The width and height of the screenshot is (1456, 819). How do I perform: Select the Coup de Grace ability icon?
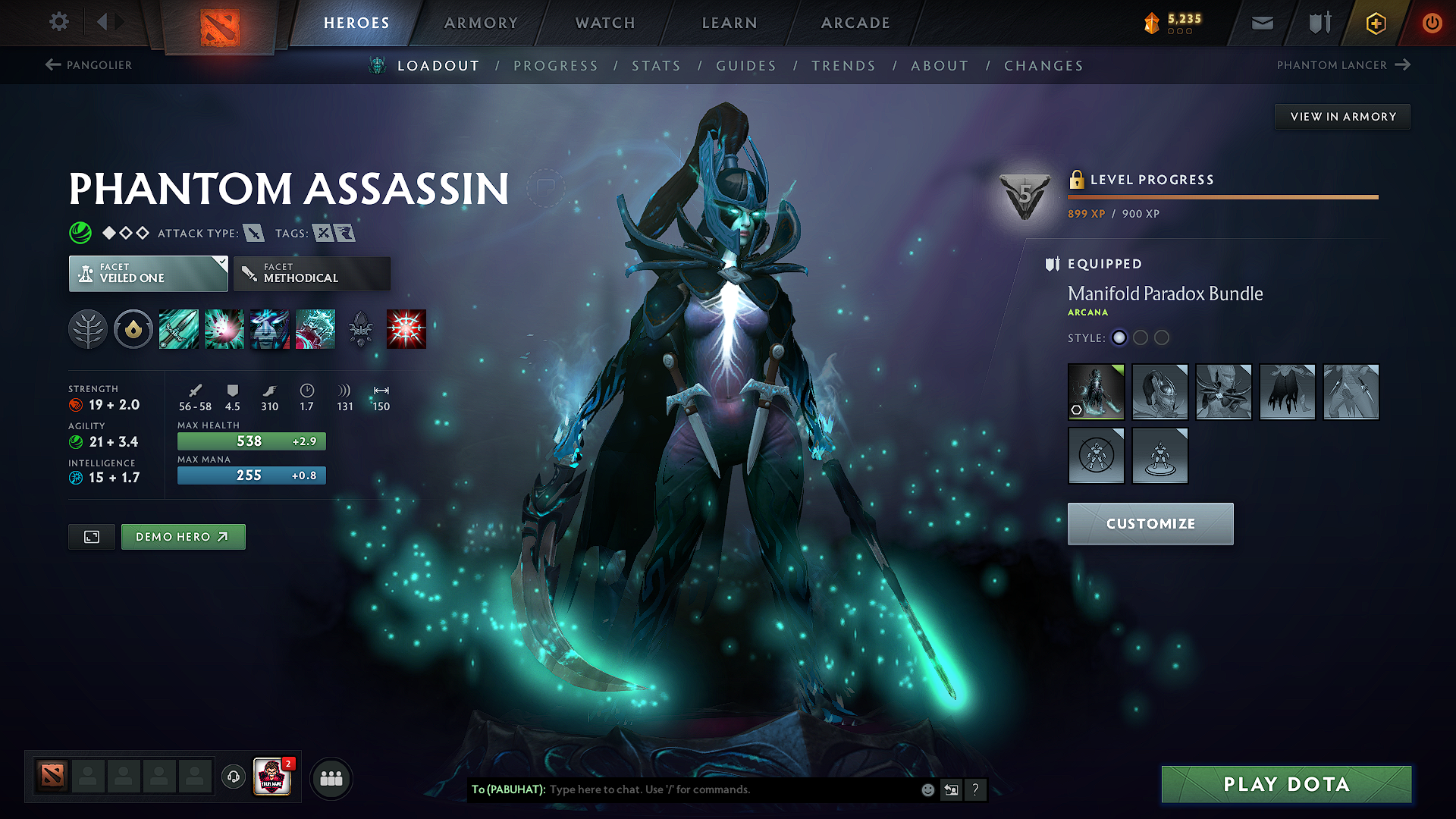click(406, 328)
